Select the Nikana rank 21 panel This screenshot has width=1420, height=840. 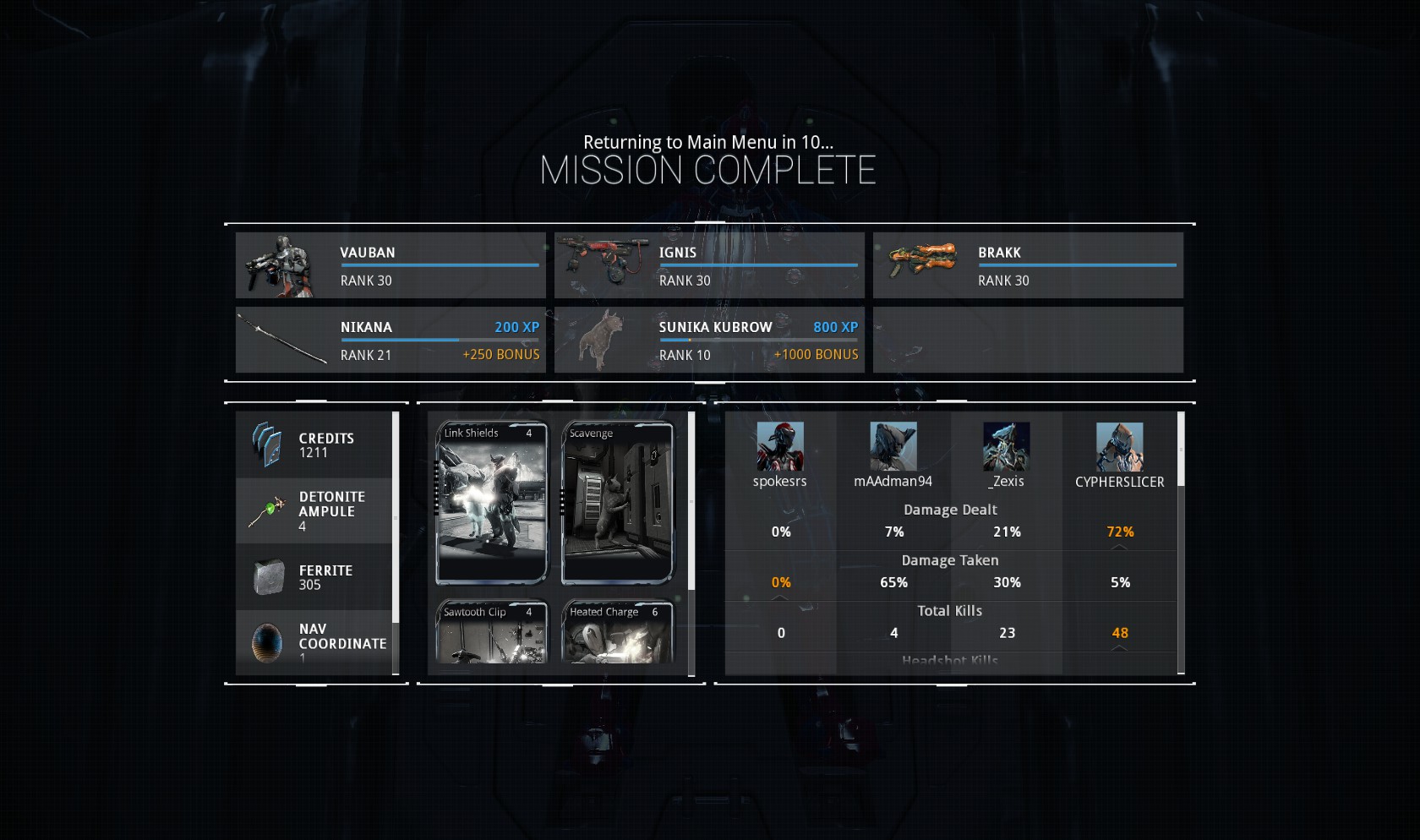[x=390, y=340]
